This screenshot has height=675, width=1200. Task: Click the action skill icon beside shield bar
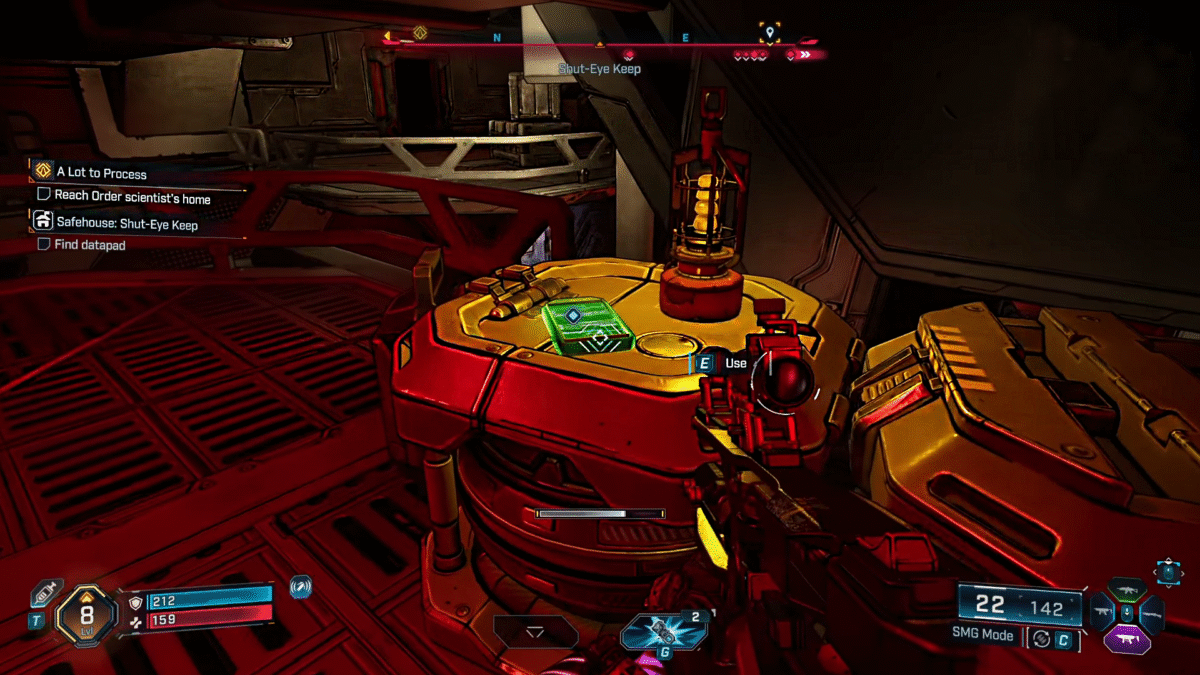coord(299,587)
